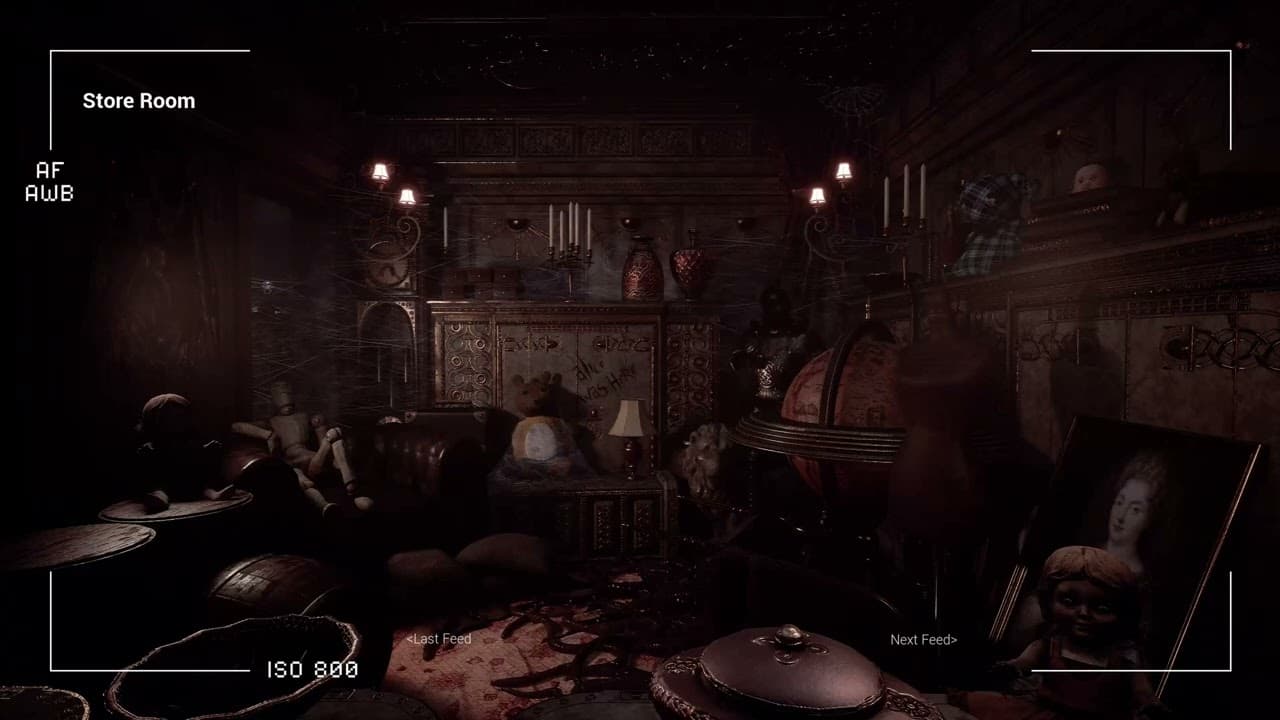Select the Store Room camera label
Viewport: 1280px width, 720px height.
coord(138,100)
